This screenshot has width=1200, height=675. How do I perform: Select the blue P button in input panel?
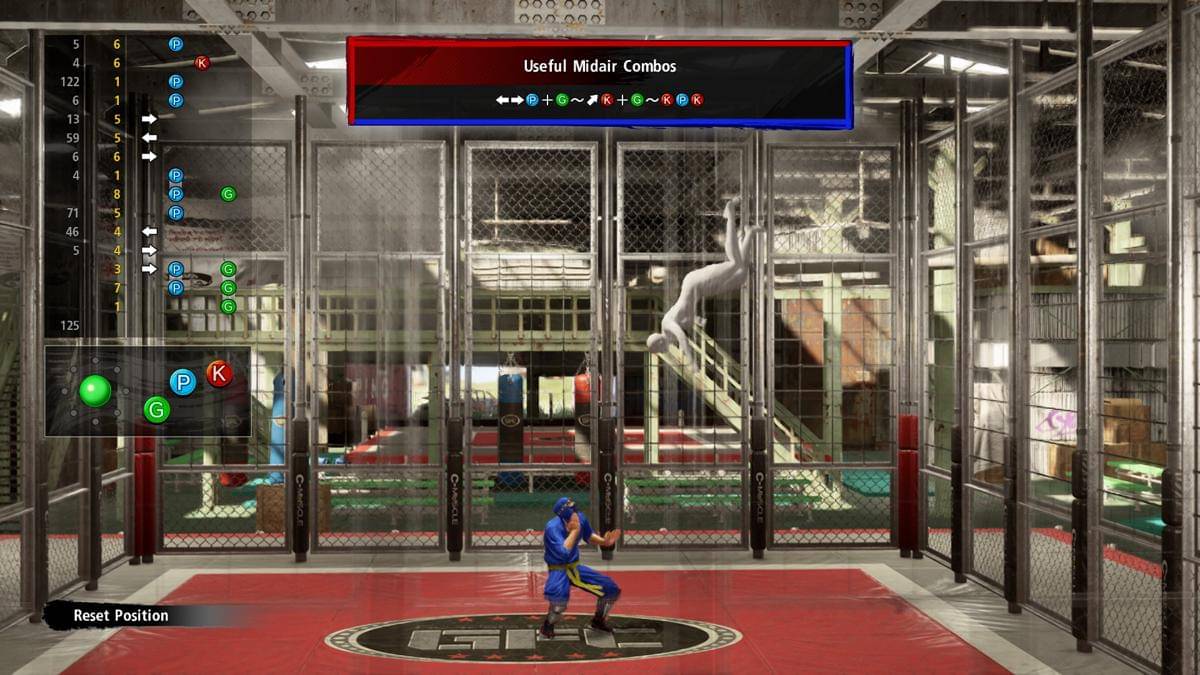182,382
